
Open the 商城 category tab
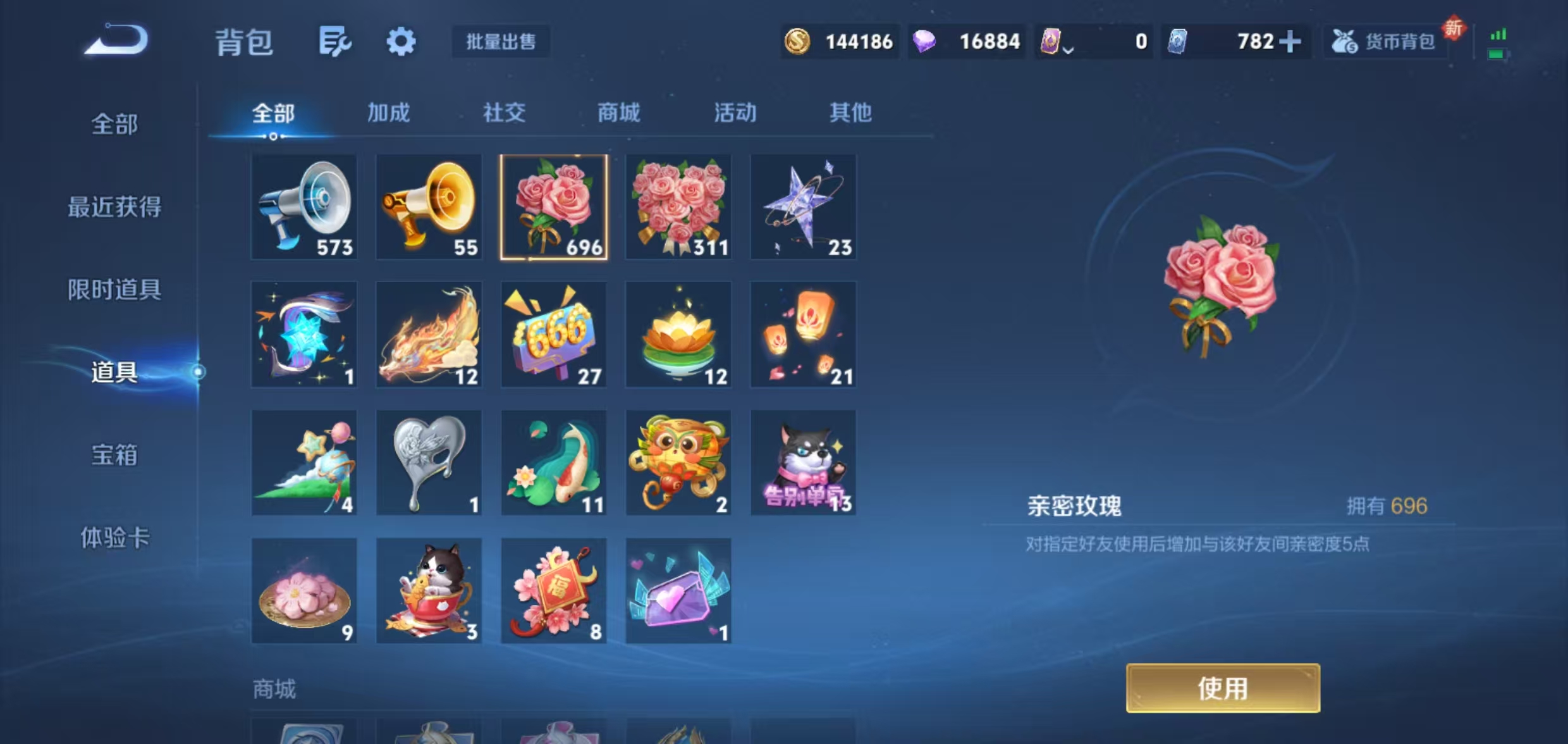pyautogui.click(x=618, y=114)
